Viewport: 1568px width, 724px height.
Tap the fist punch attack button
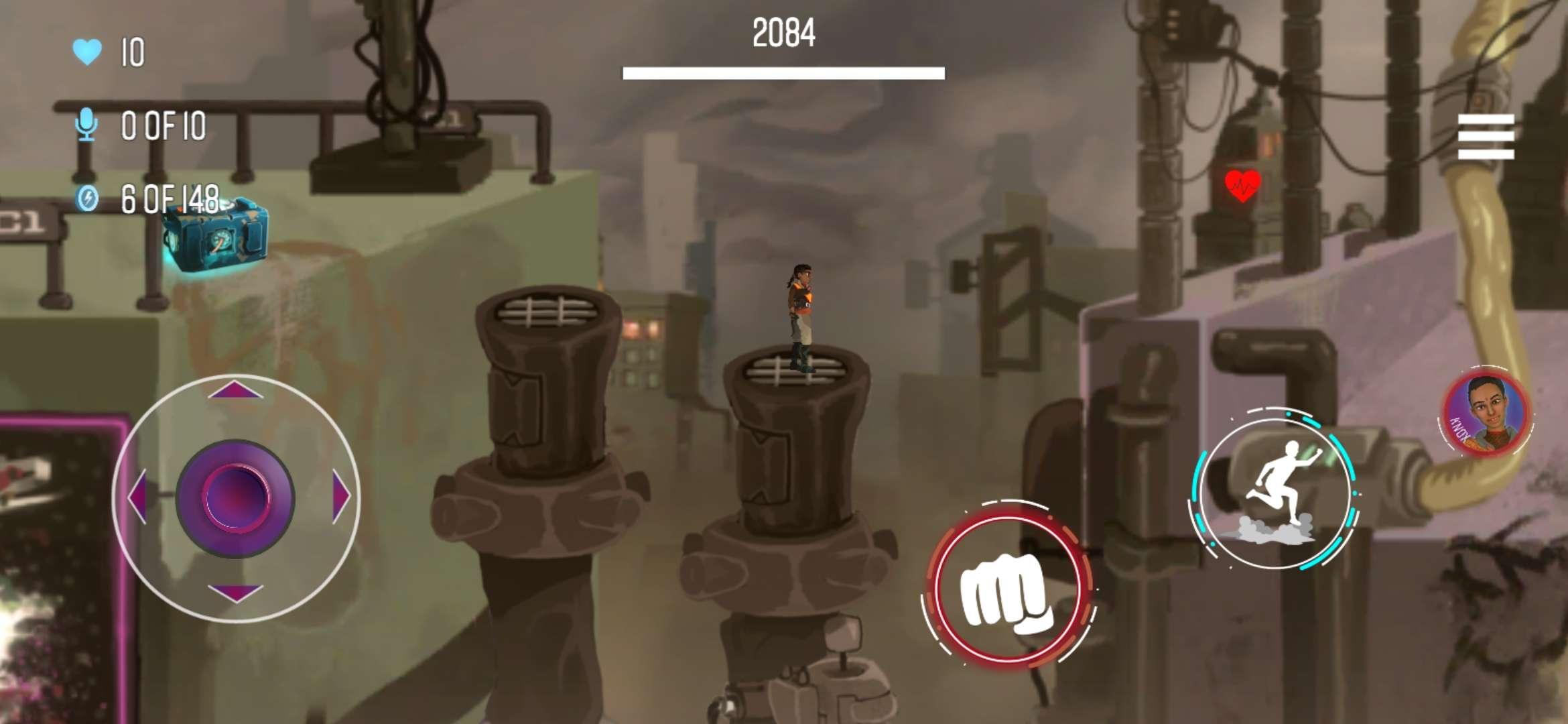point(1006,588)
